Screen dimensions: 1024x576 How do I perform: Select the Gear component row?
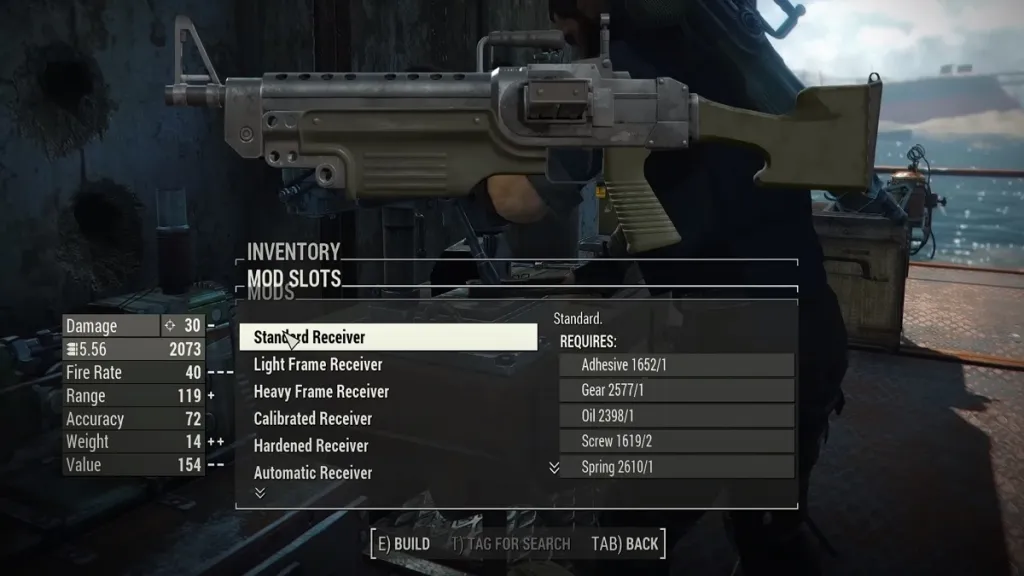(677, 391)
